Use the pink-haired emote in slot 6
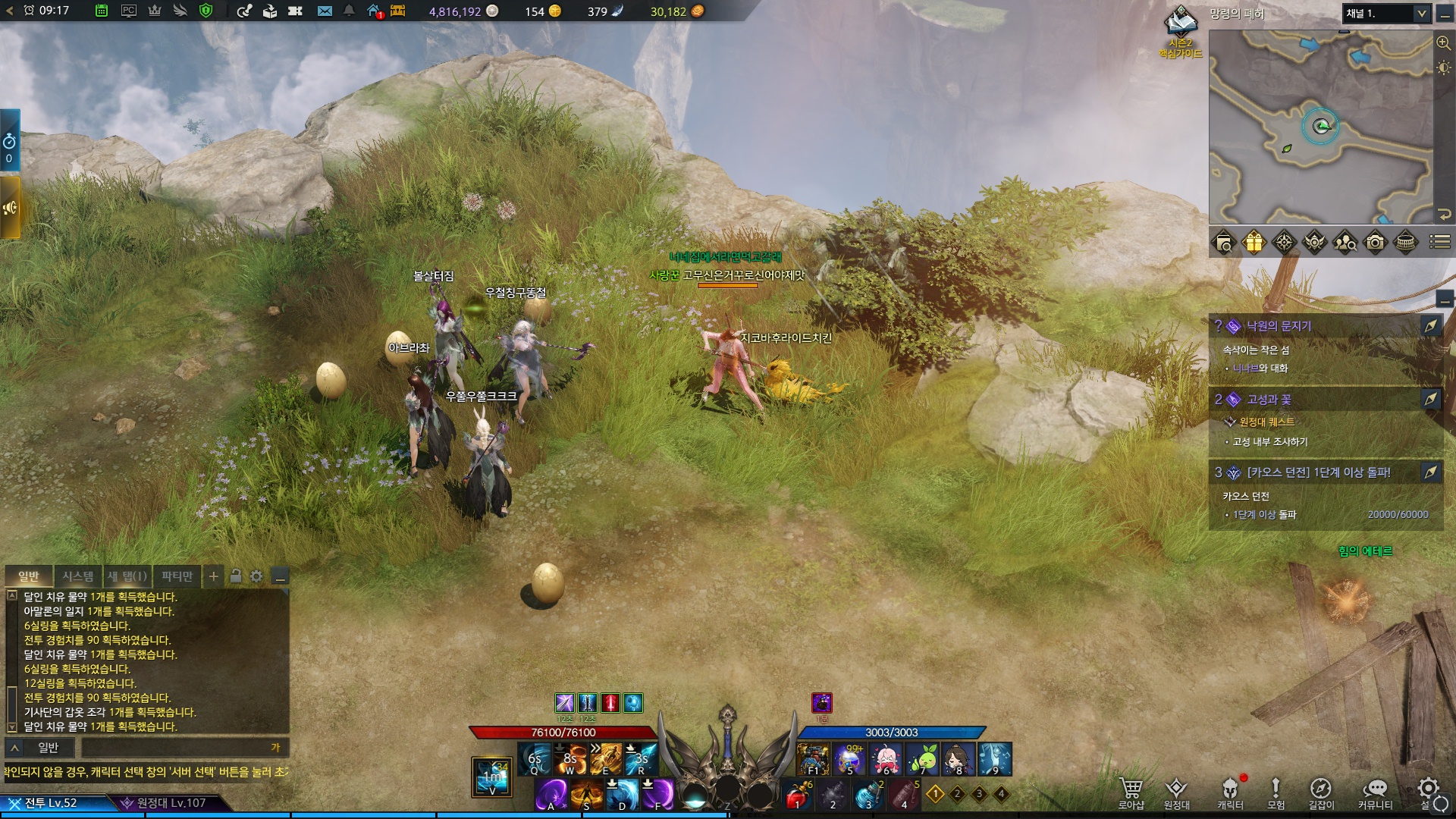The image size is (1456, 819). pyautogui.click(x=886, y=758)
